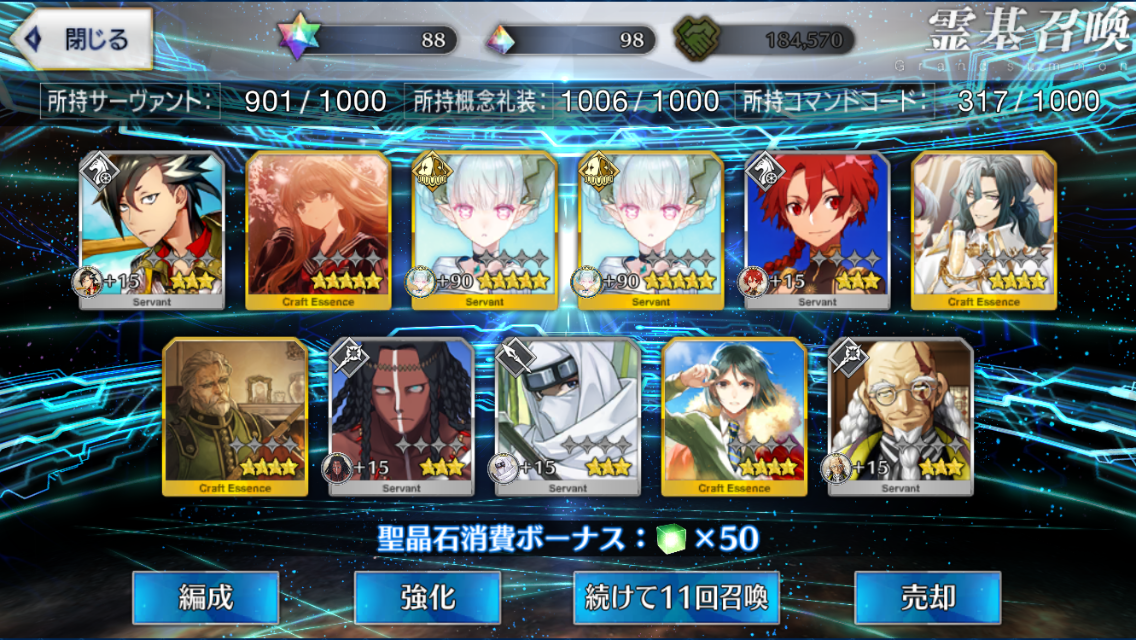
Task: Open the 編成 party formation menu
Action: [x=206, y=598]
